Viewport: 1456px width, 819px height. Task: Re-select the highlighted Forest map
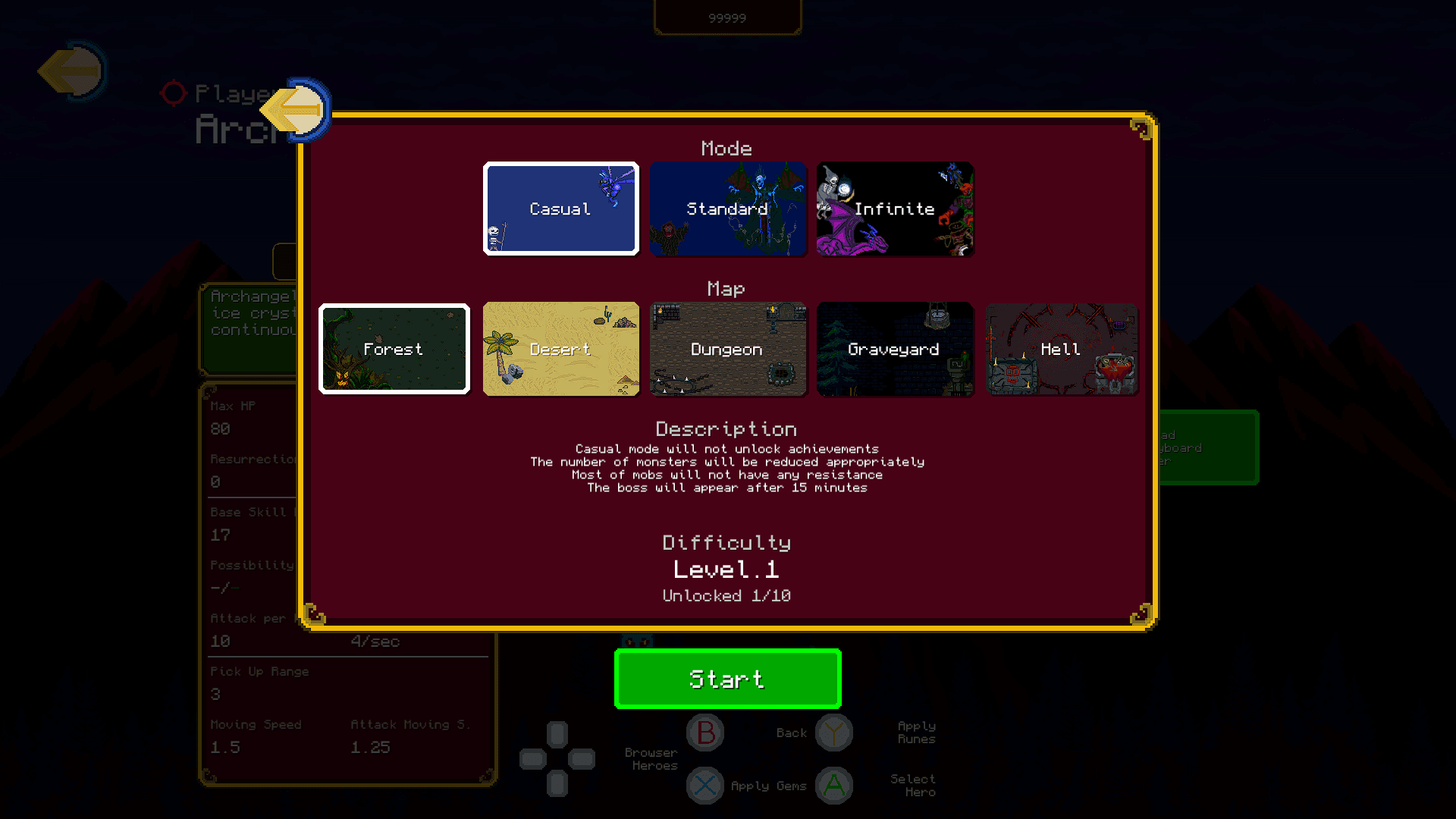[394, 349]
